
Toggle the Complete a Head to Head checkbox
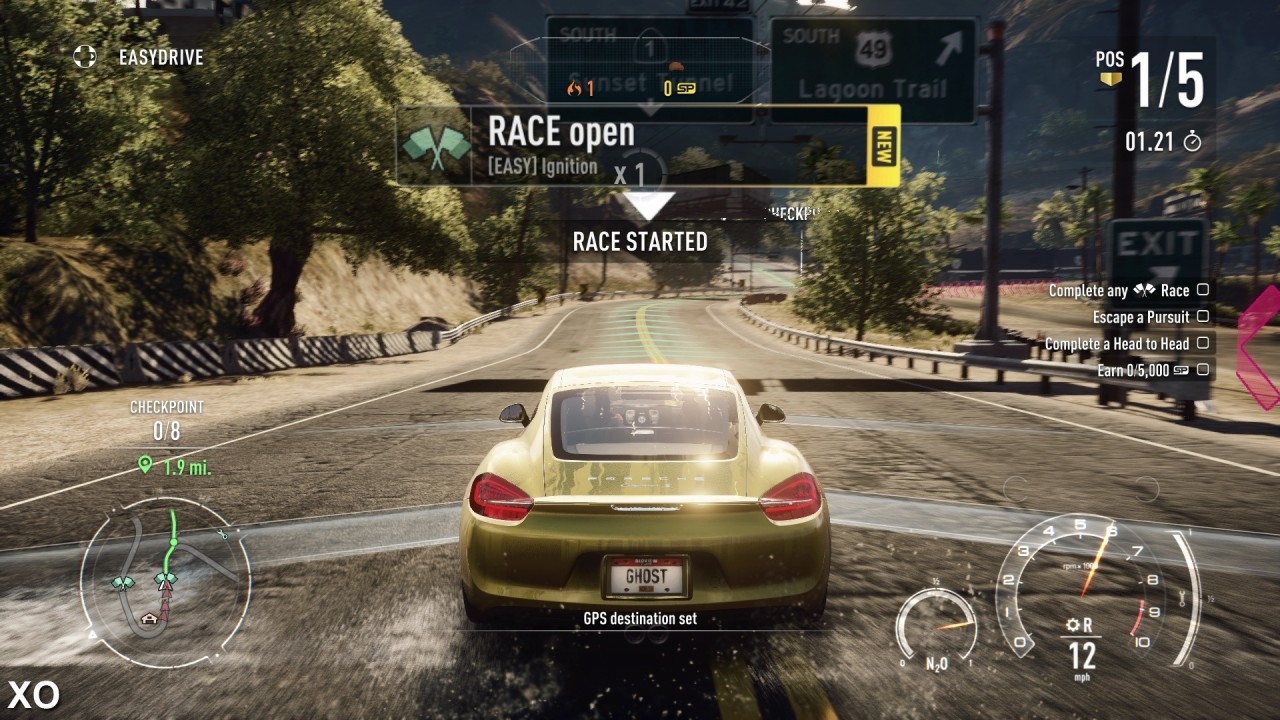(x=1203, y=343)
